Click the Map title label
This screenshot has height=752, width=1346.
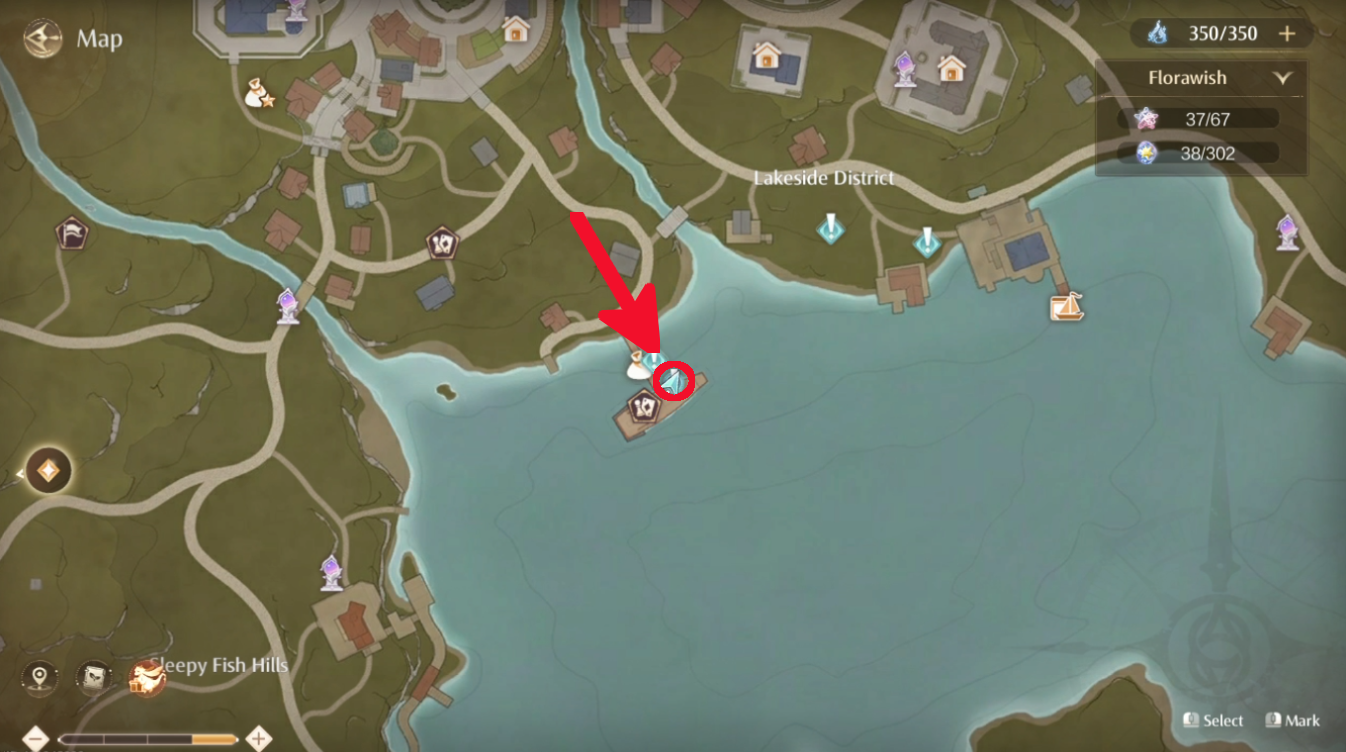pyautogui.click(x=100, y=39)
